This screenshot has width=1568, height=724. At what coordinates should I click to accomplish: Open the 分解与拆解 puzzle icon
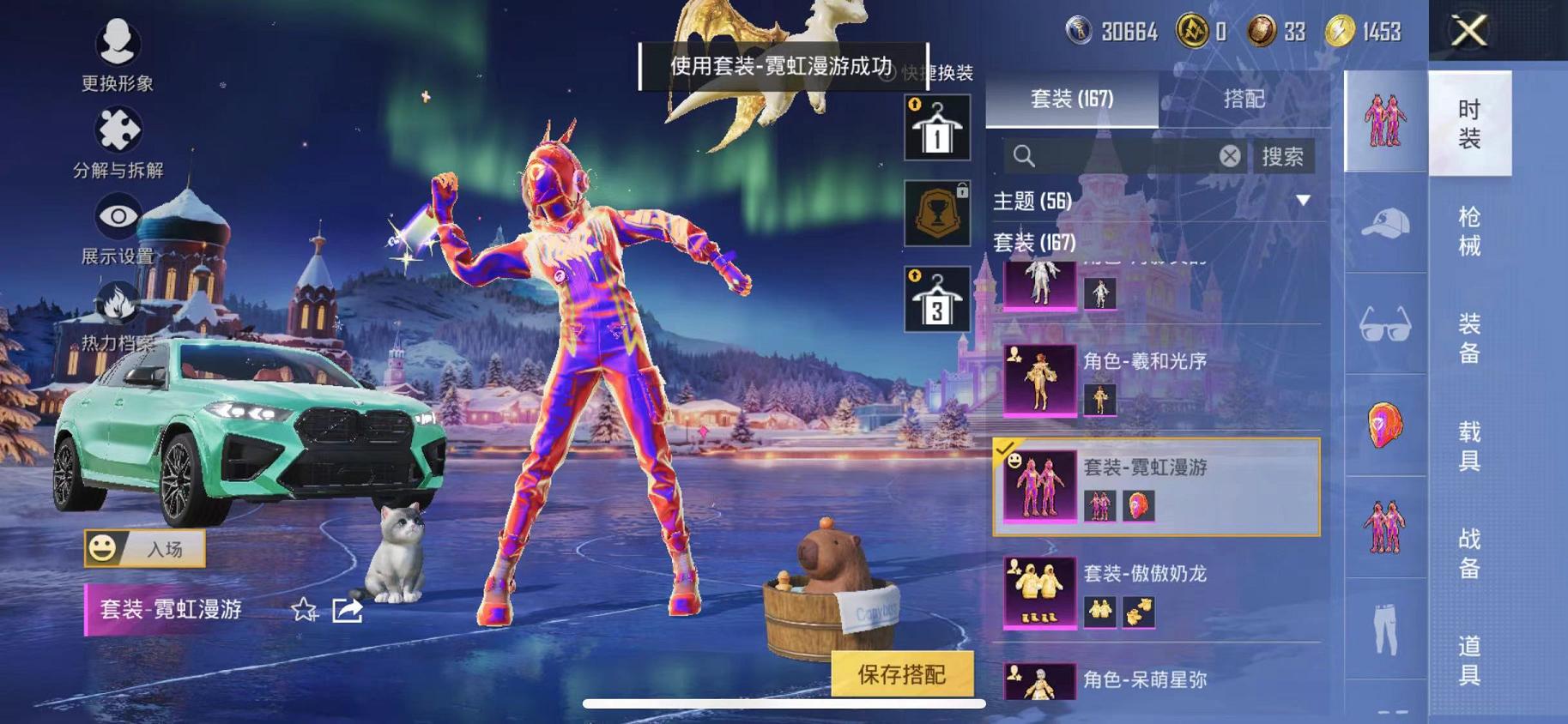(x=116, y=130)
